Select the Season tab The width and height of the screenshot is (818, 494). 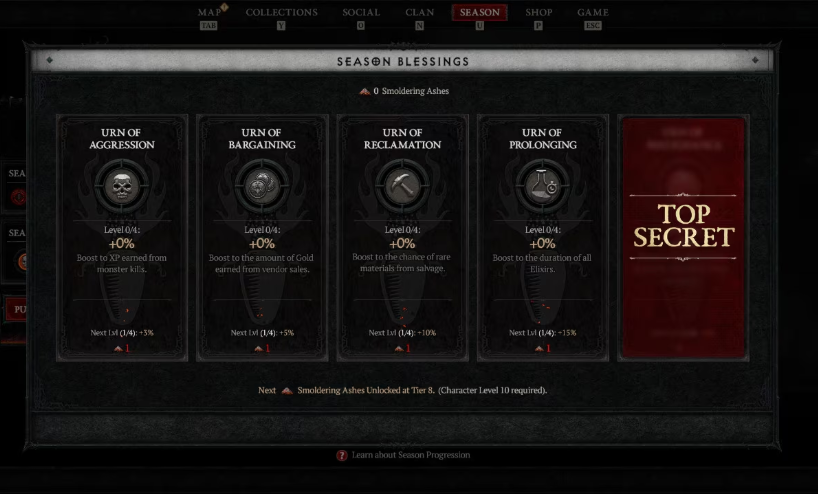pyautogui.click(x=480, y=13)
